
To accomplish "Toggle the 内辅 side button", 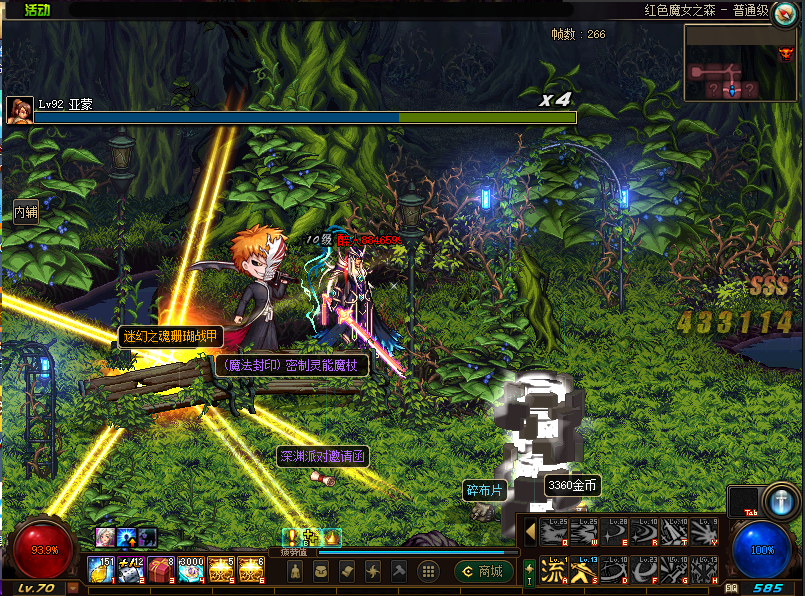I will coord(25,212).
